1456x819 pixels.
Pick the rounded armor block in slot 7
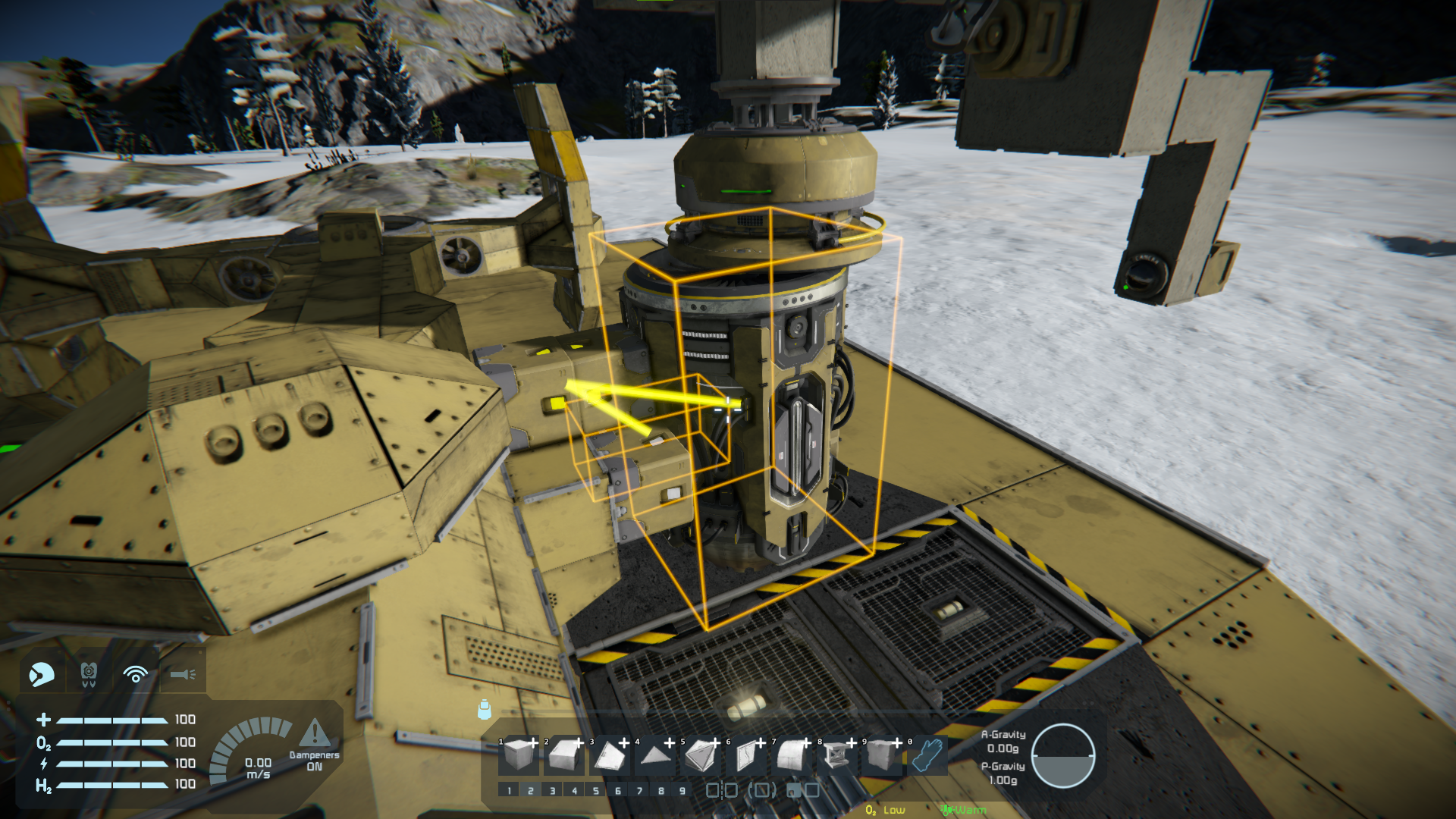point(792,755)
